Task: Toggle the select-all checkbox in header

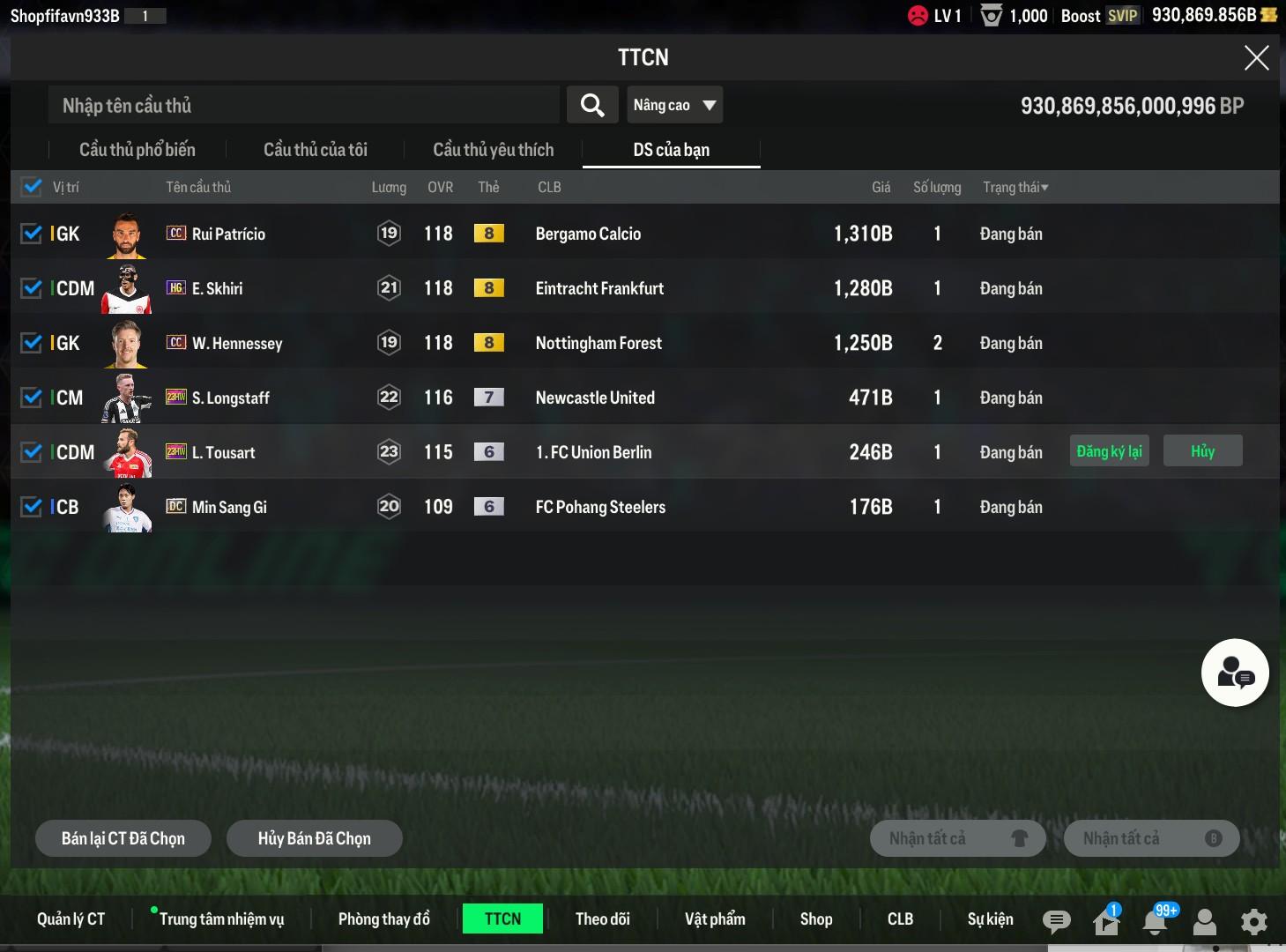Action: [32, 187]
